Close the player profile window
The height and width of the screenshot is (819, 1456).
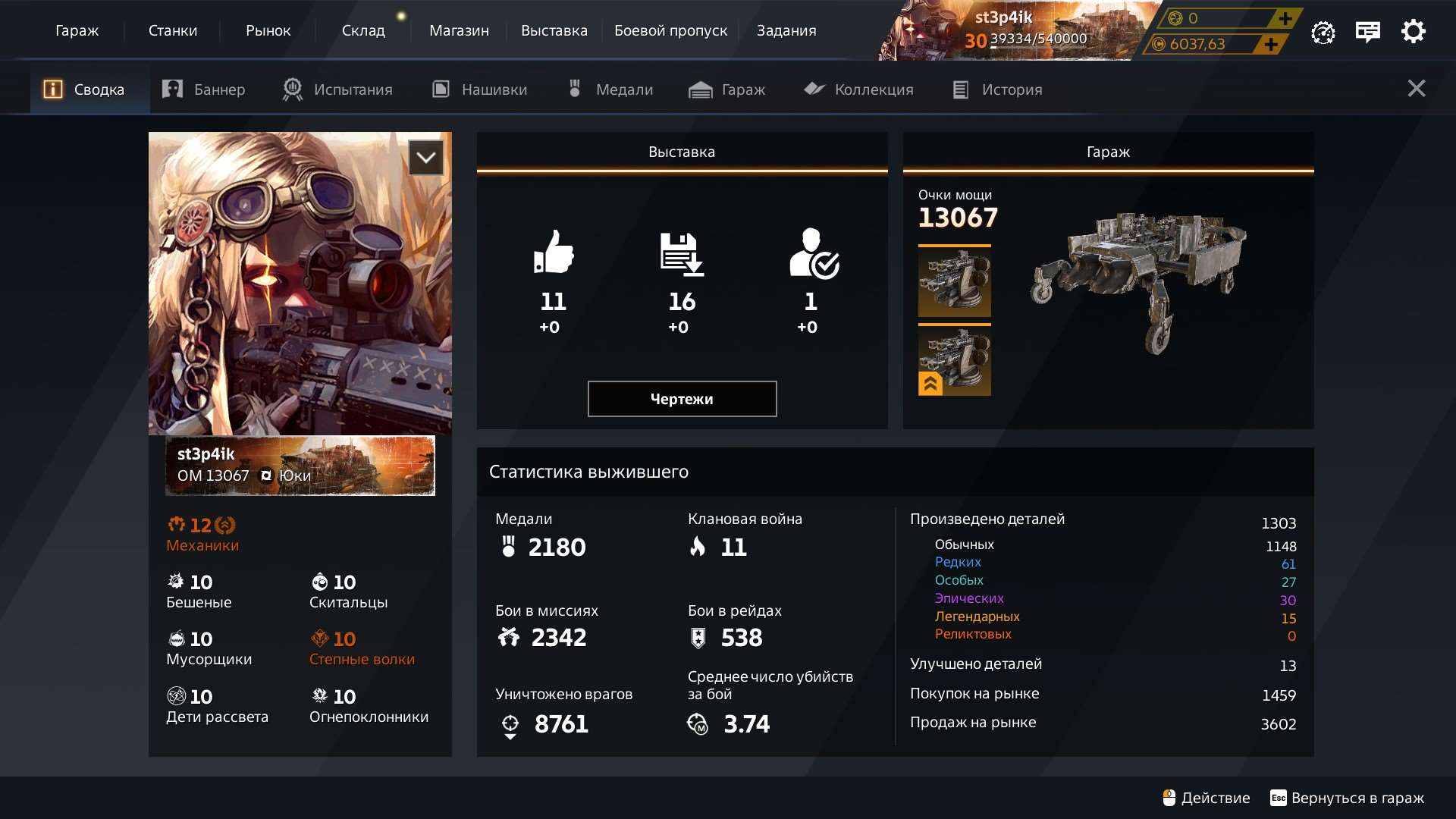click(x=1416, y=89)
